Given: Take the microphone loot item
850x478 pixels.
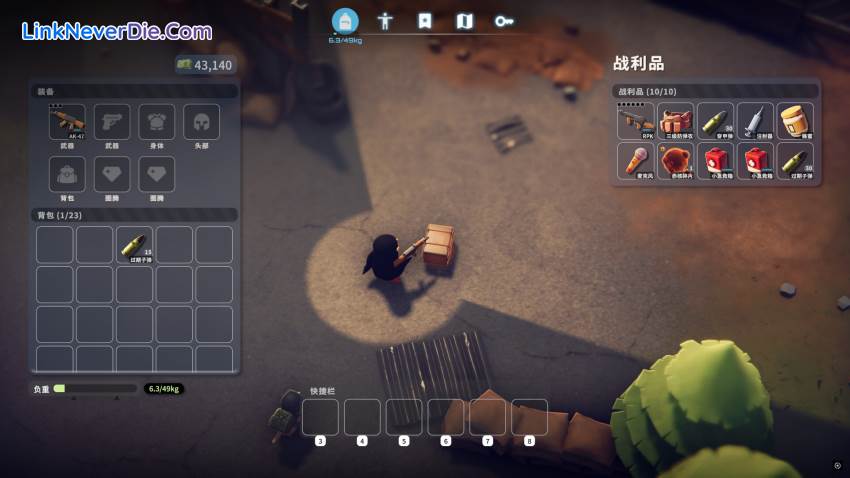Looking at the screenshot, I should 635,161.
